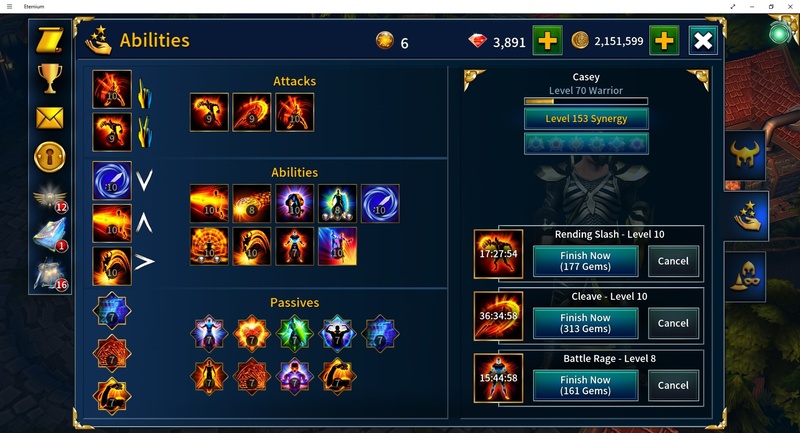Finish Battle Rage now for 161 Gems
Viewport: 800px width, 433px height.
(x=585, y=385)
